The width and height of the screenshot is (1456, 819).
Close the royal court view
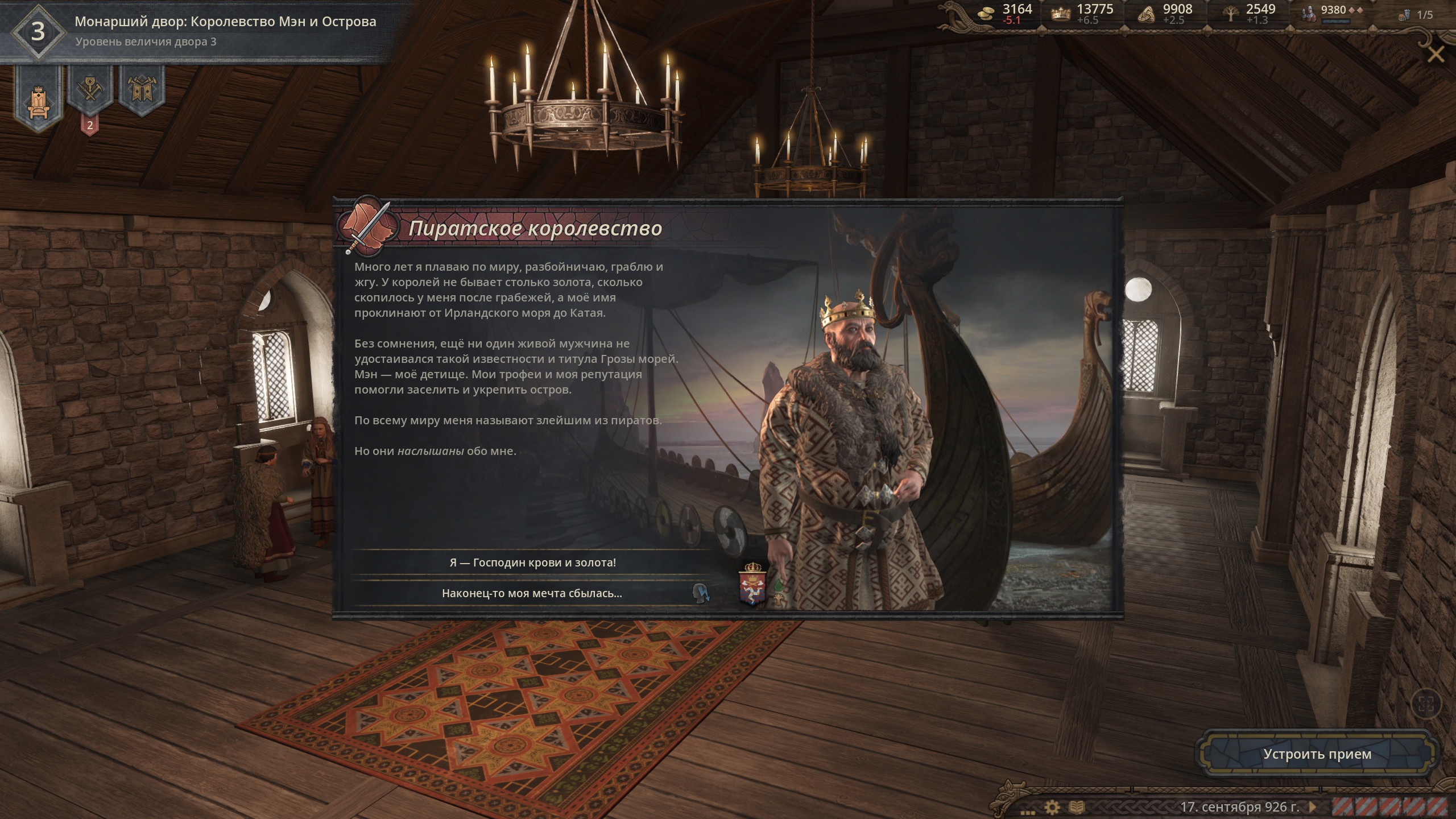click(1436, 55)
